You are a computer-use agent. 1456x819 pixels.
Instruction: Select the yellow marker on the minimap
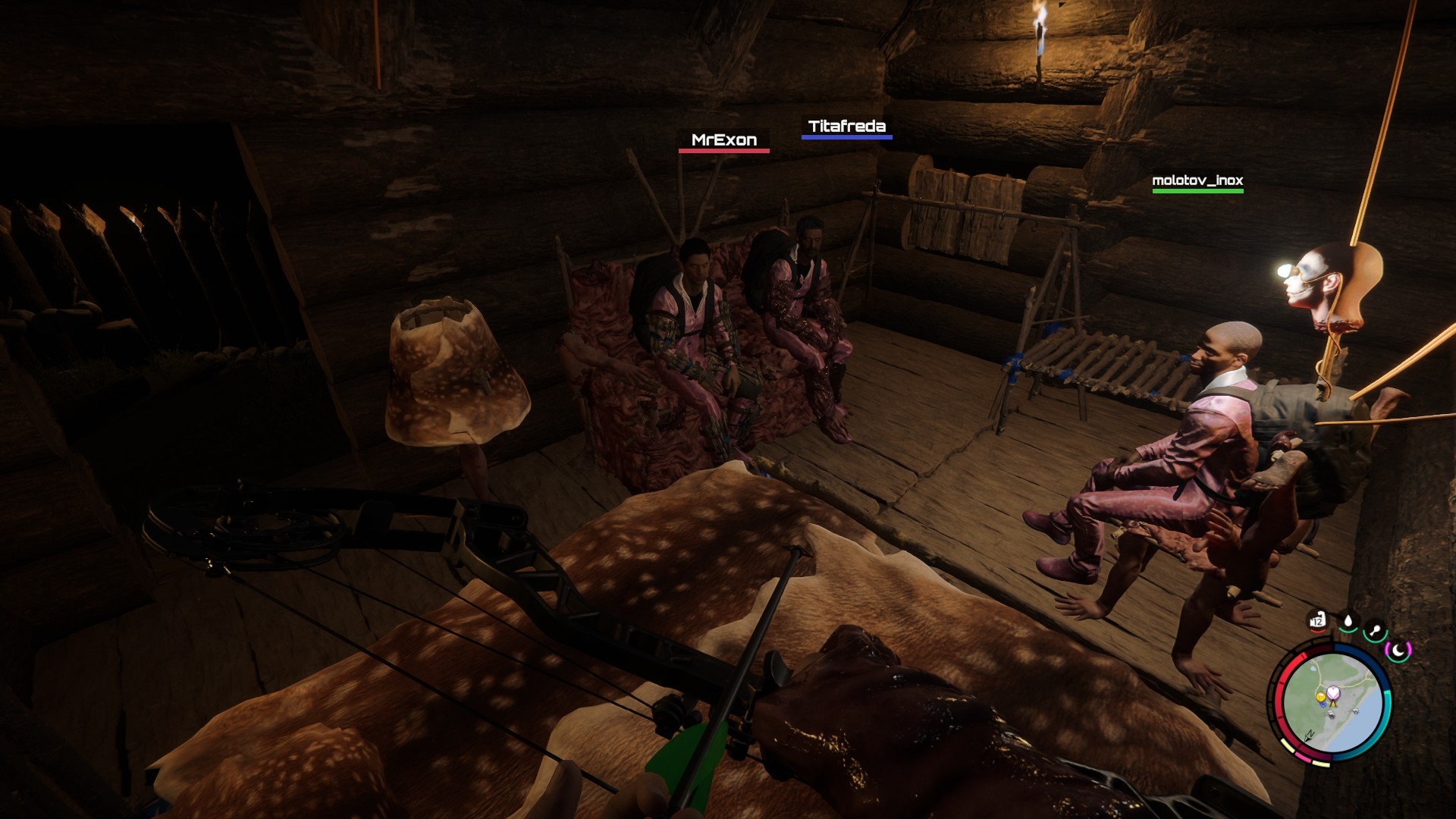(1320, 696)
